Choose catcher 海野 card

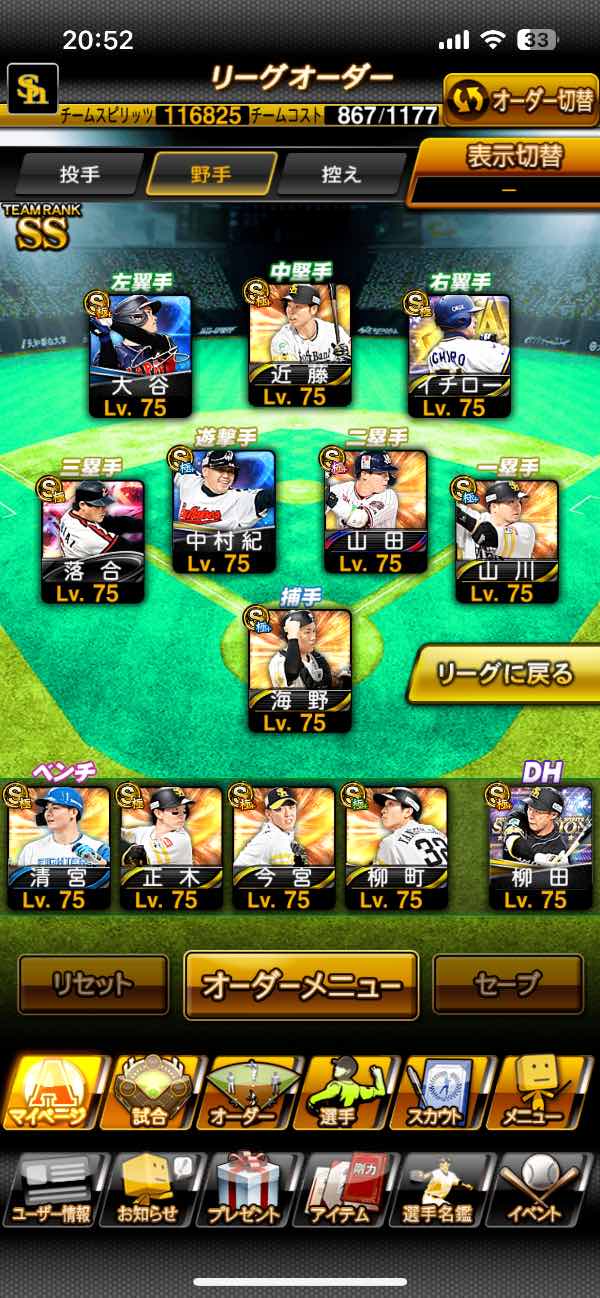(300, 672)
